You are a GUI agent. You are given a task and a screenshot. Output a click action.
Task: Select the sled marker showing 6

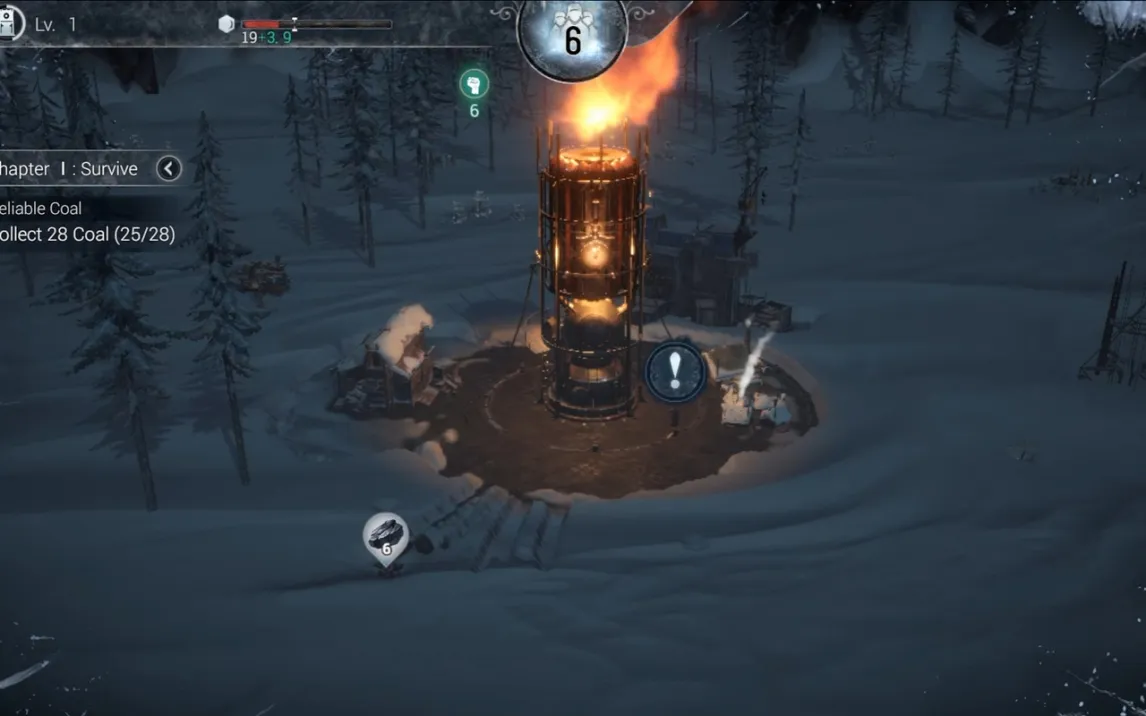tap(386, 538)
